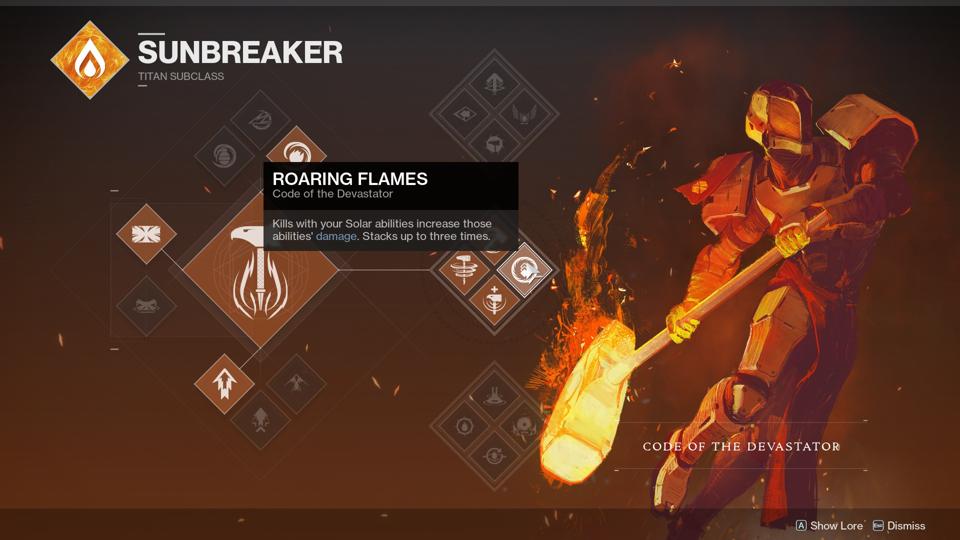Choose the winged jump ability option

pos(295,383)
